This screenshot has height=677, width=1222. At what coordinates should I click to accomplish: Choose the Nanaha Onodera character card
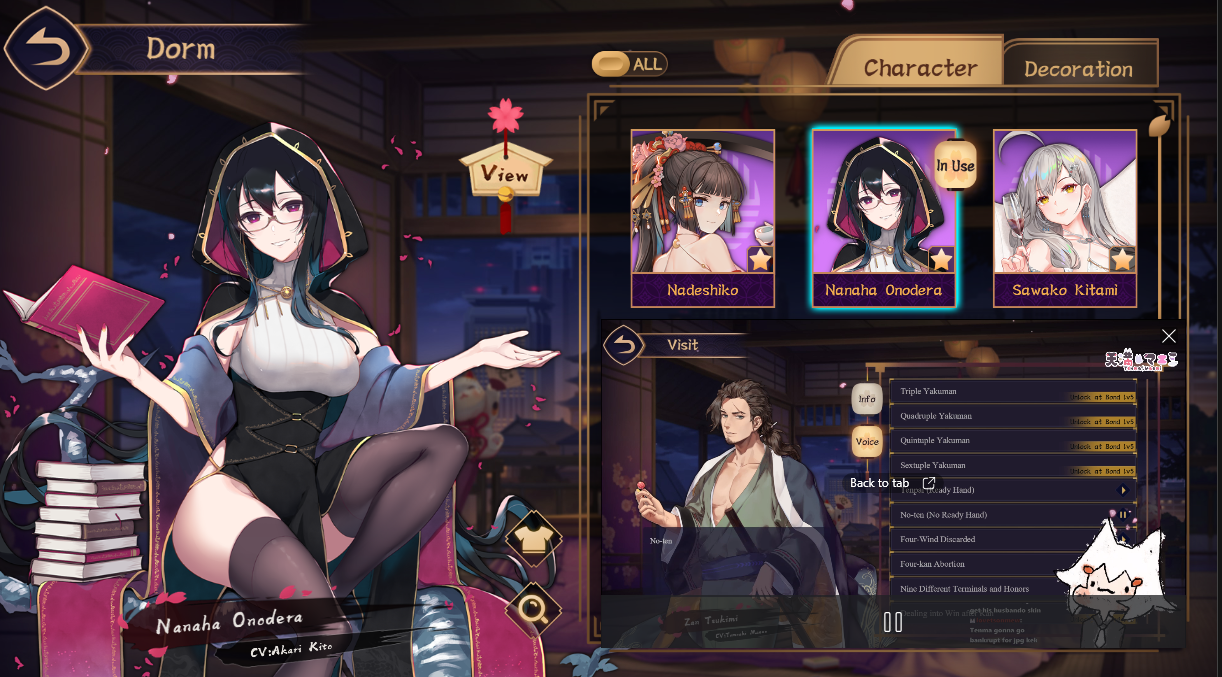pos(883,218)
